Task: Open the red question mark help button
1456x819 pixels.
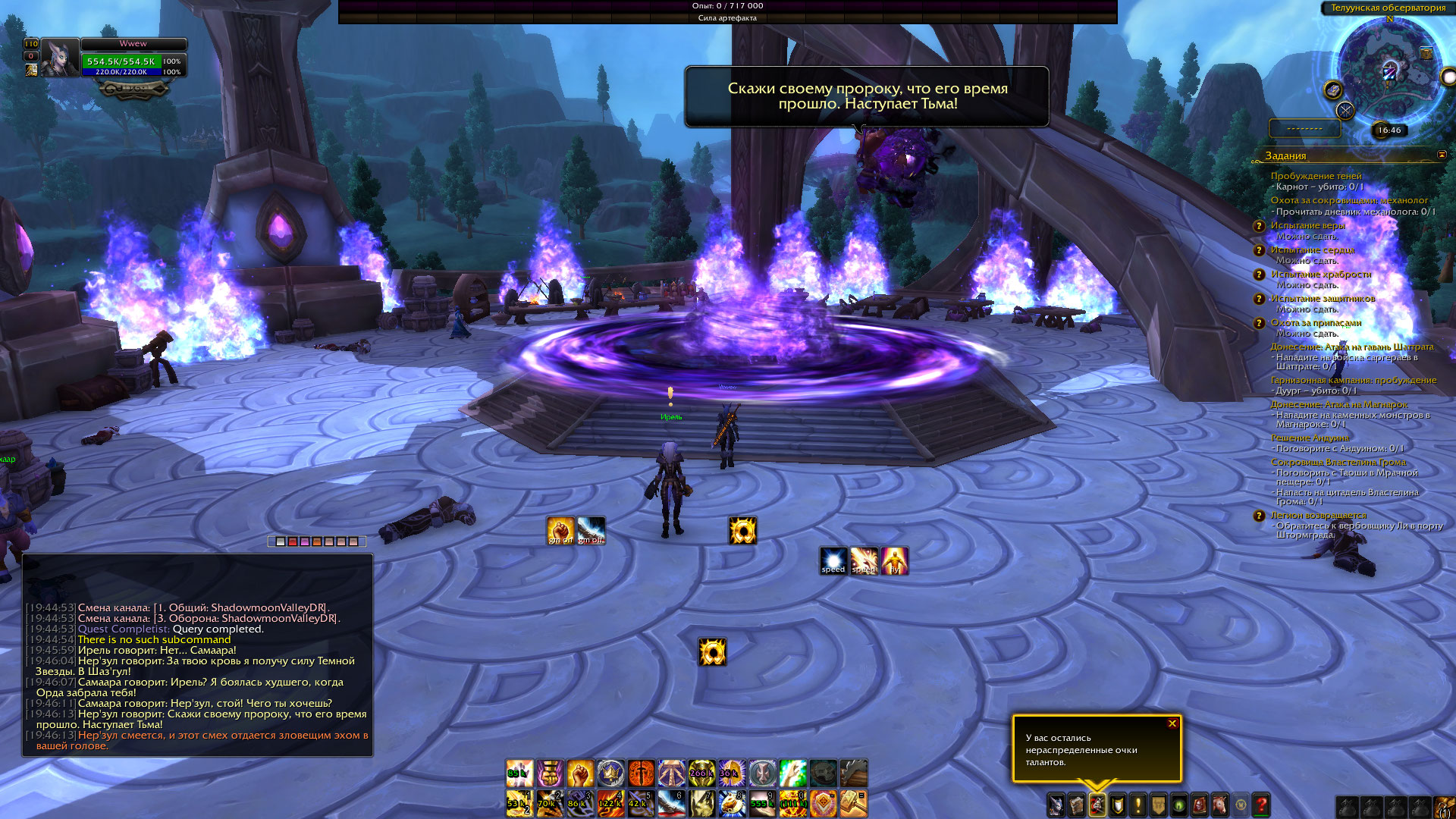Action: [x=1261, y=805]
